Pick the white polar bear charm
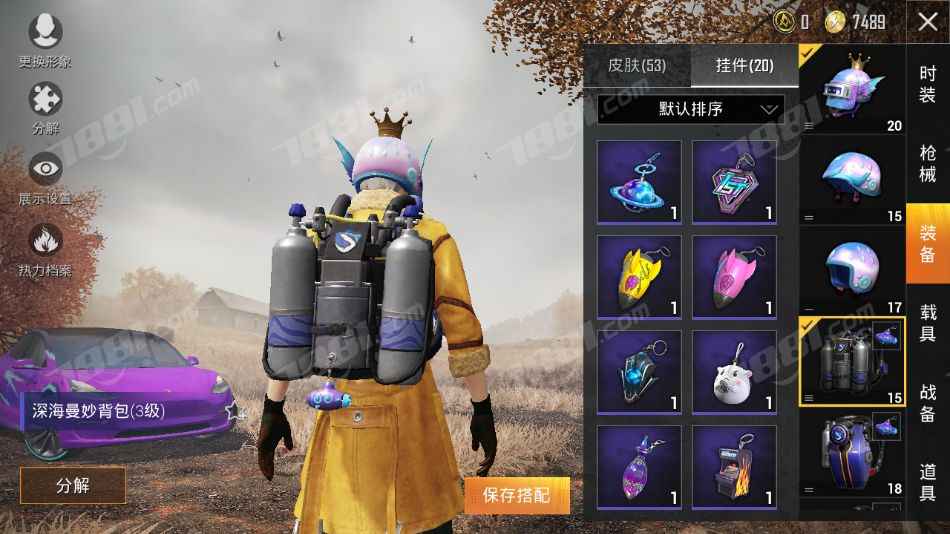This screenshot has height=534, width=950. (734, 372)
